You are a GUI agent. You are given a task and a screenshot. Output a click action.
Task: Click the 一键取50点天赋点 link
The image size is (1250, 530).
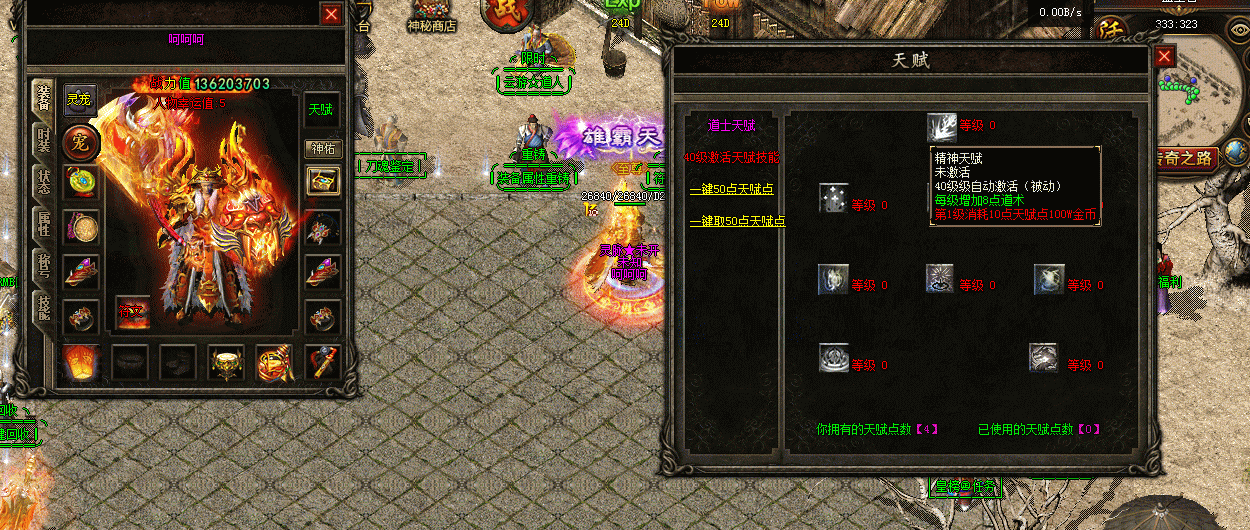tap(737, 221)
